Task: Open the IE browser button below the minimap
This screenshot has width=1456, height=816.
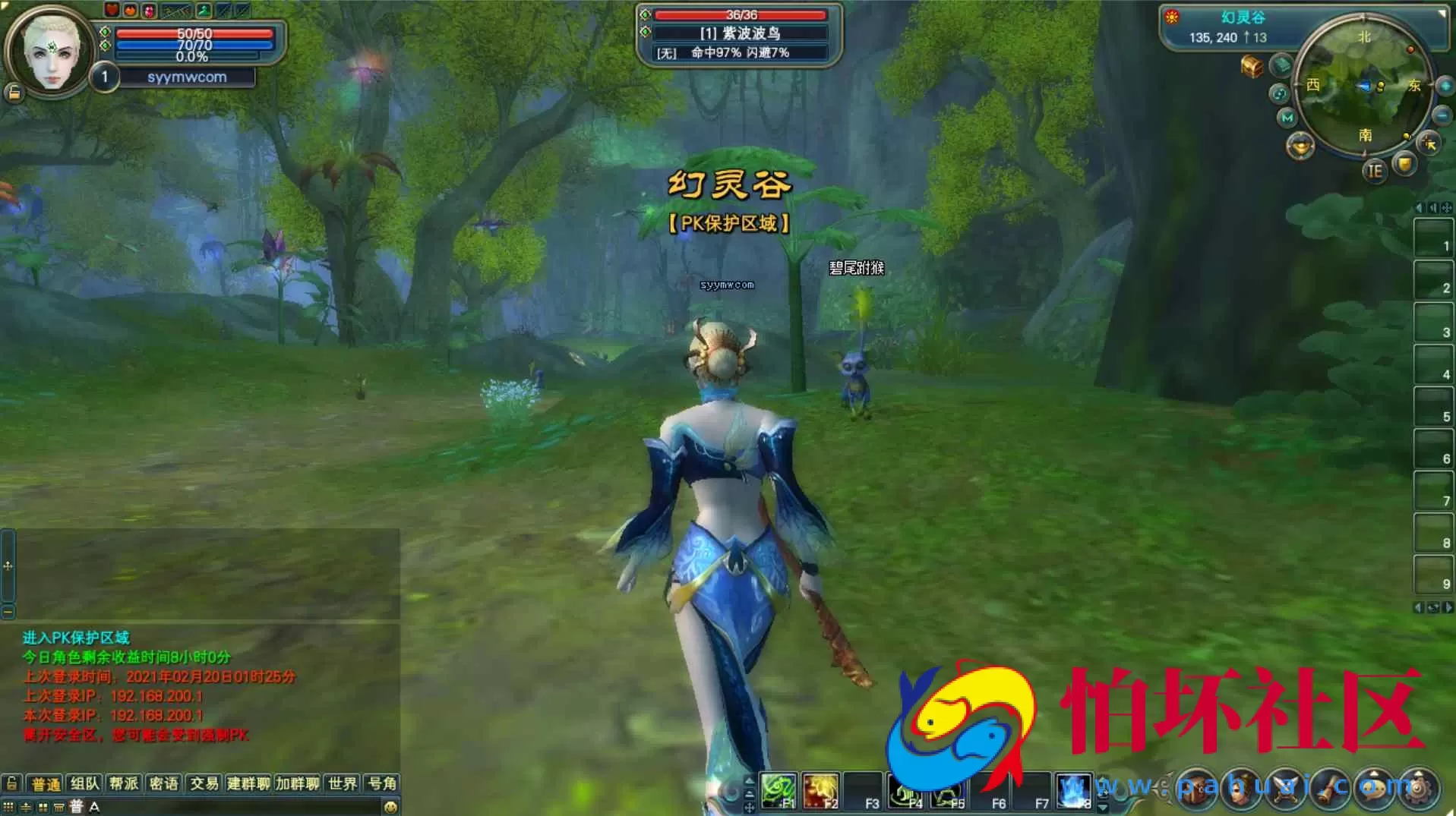Action: click(1375, 172)
